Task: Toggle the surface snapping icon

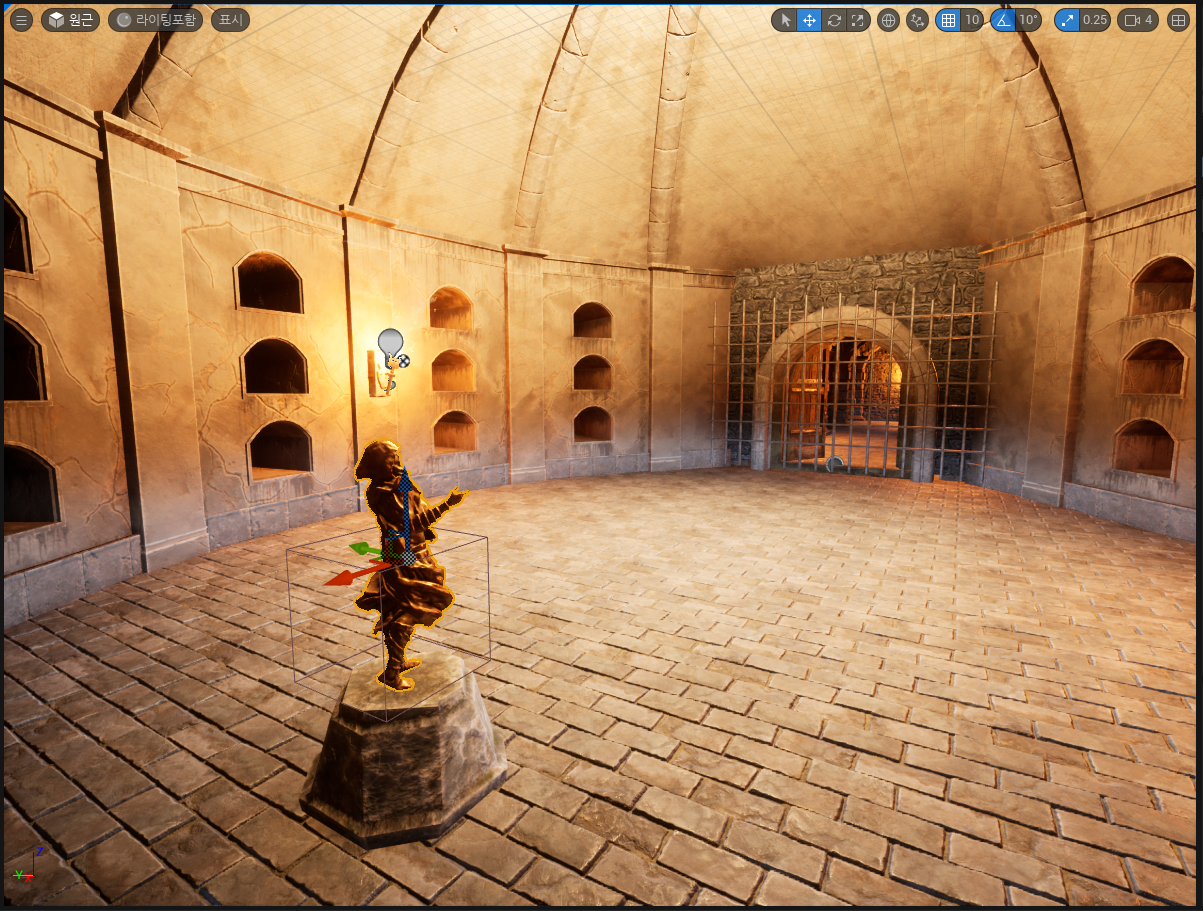Action: tap(917, 20)
